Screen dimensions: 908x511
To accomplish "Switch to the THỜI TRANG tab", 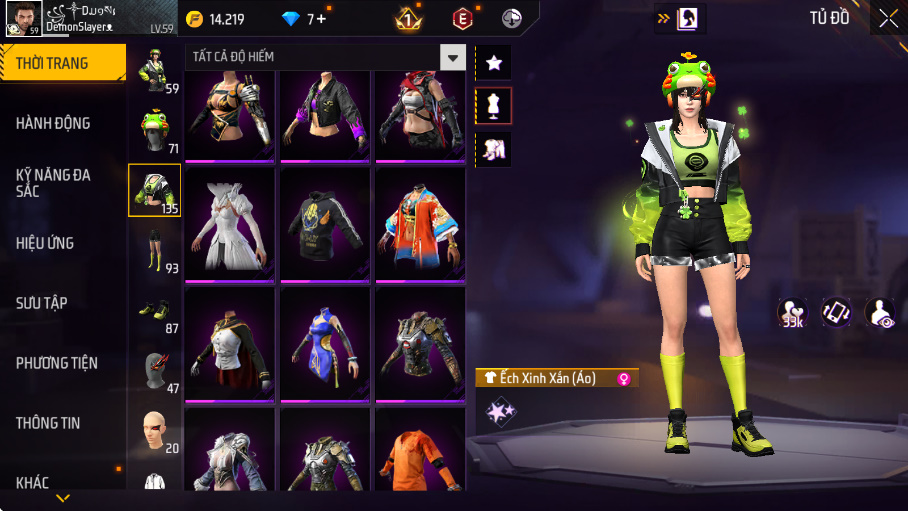I will pyautogui.click(x=62, y=63).
